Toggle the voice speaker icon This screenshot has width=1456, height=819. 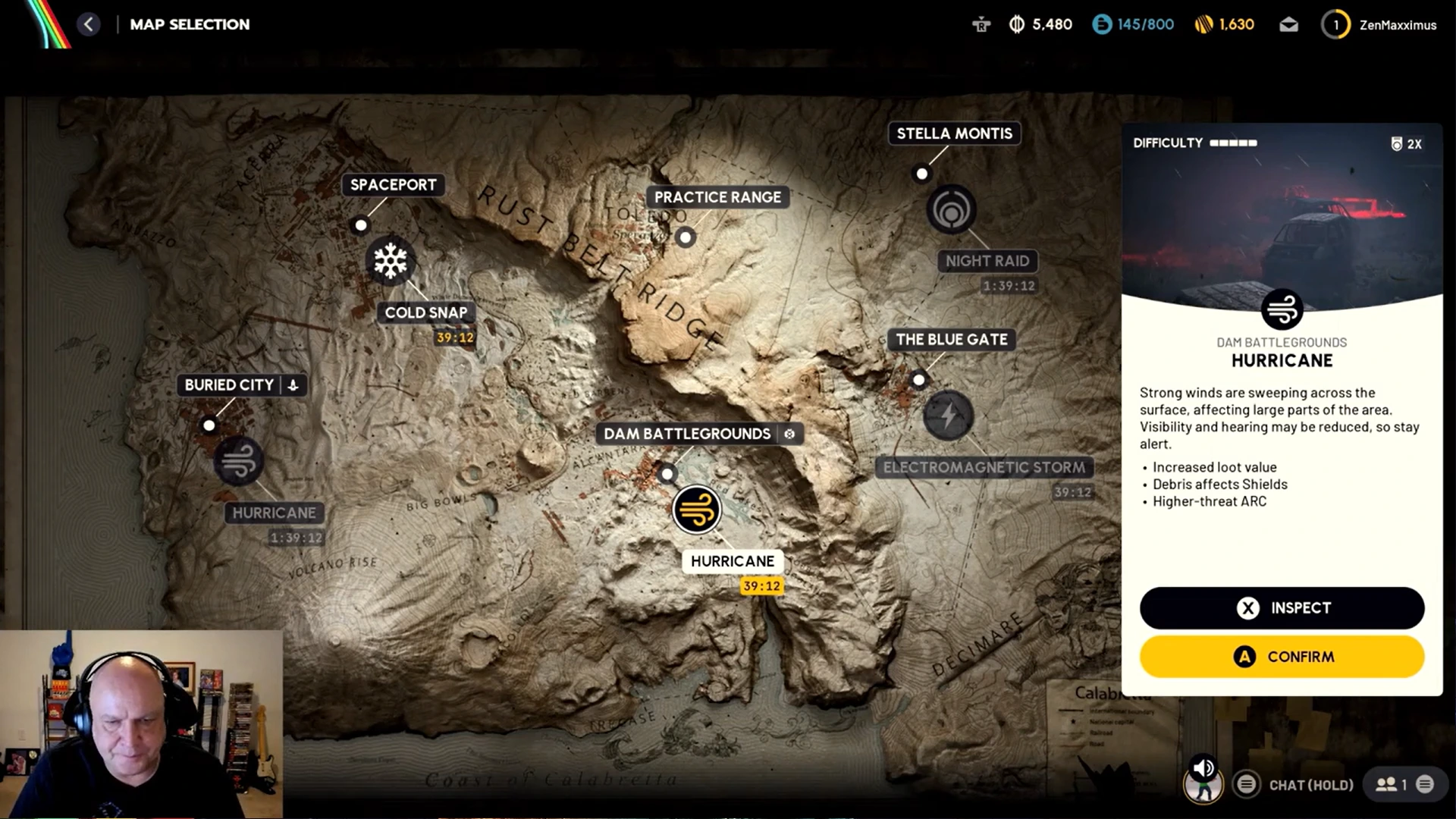click(x=1203, y=769)
